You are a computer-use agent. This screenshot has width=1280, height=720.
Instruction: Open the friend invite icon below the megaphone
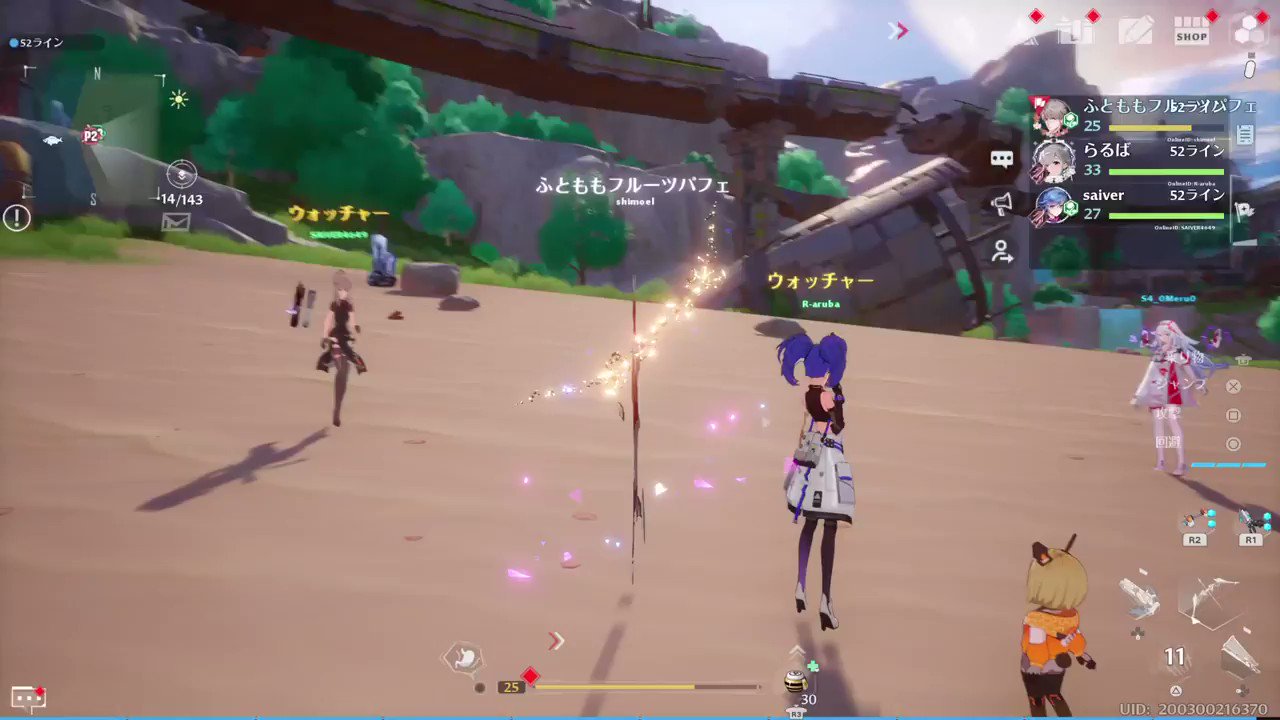tap(1001, 253)
